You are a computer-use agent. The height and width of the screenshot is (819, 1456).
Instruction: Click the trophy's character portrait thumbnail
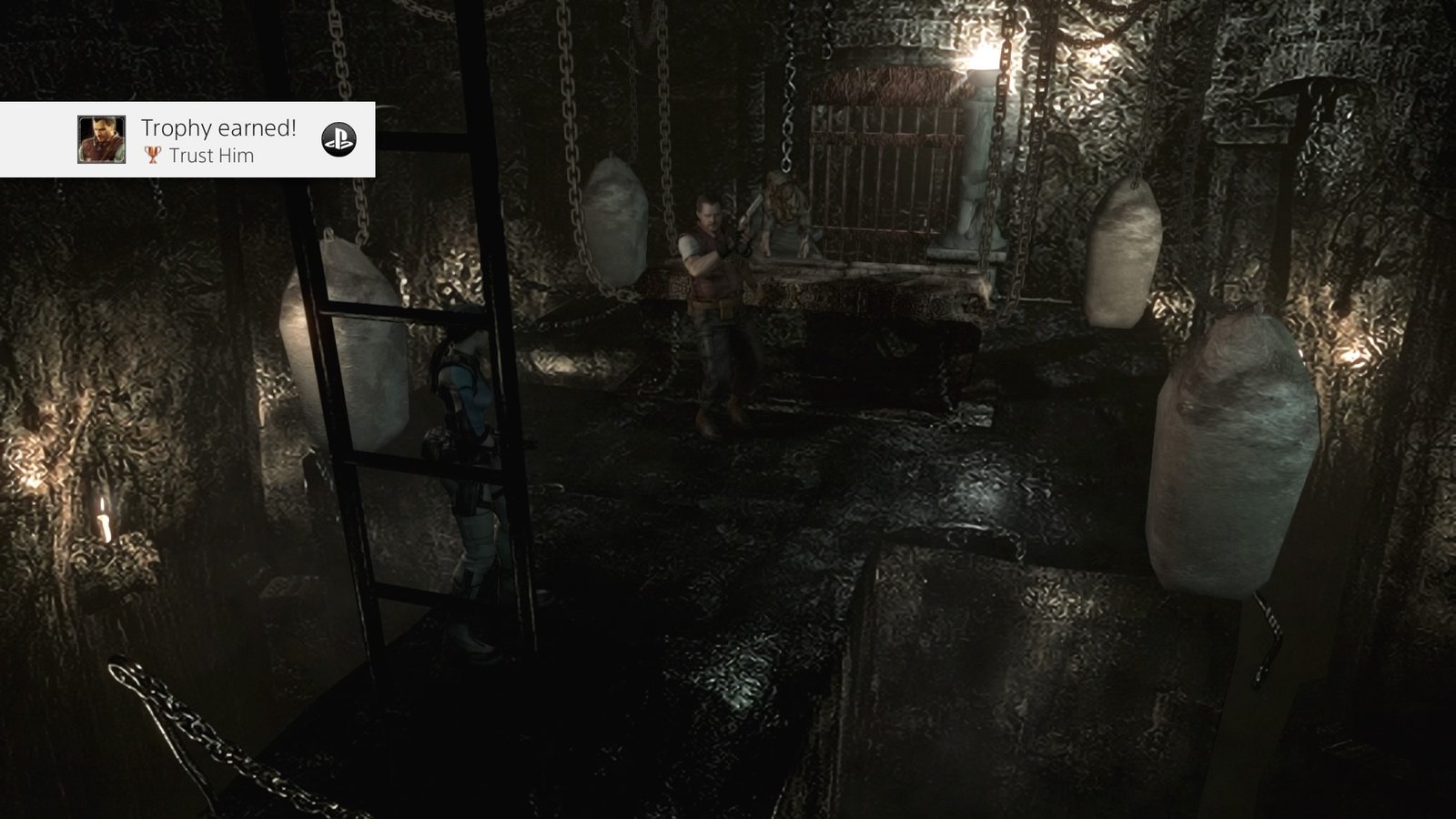point(101,140)
